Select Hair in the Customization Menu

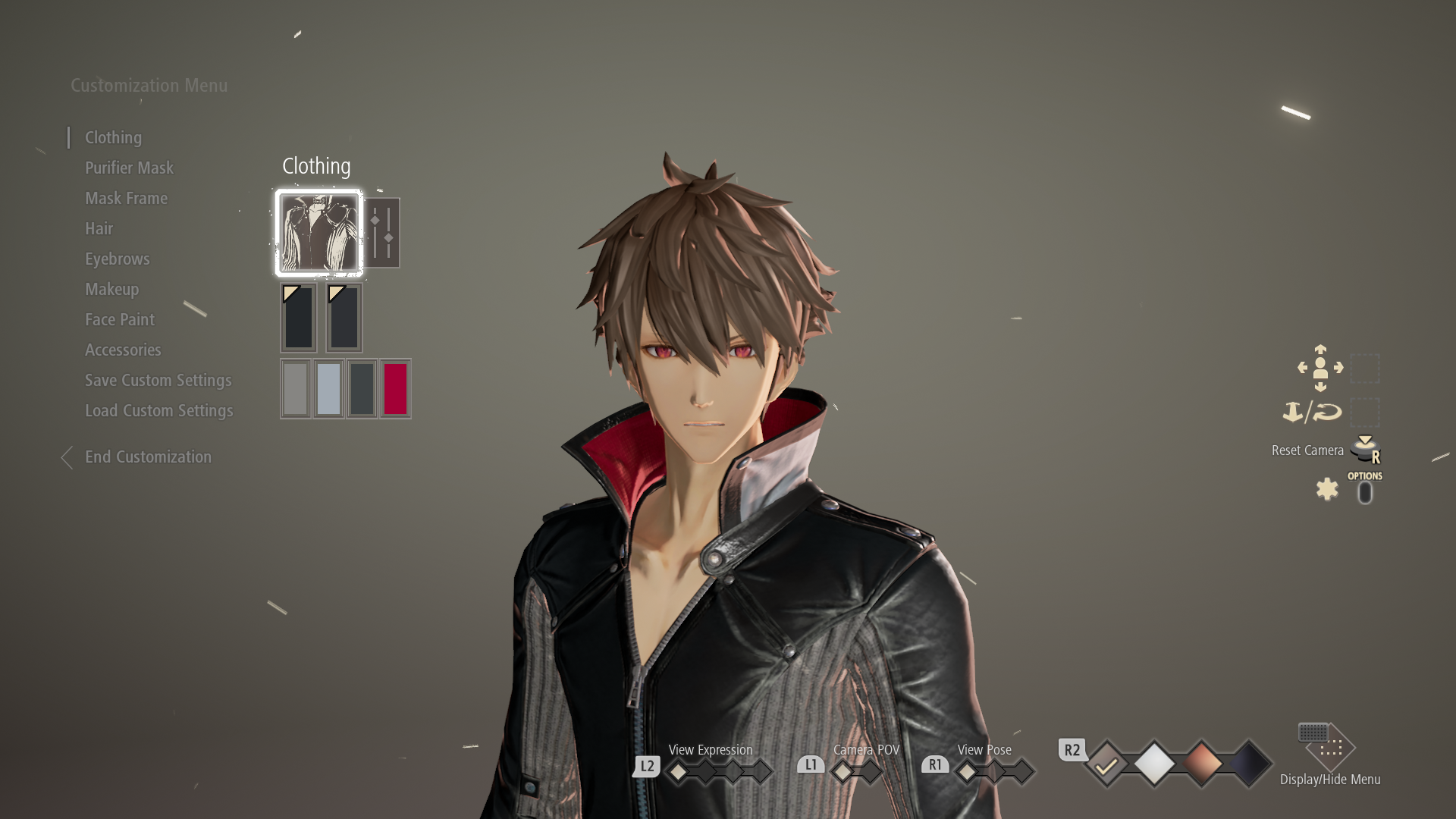tap(99, 228)
